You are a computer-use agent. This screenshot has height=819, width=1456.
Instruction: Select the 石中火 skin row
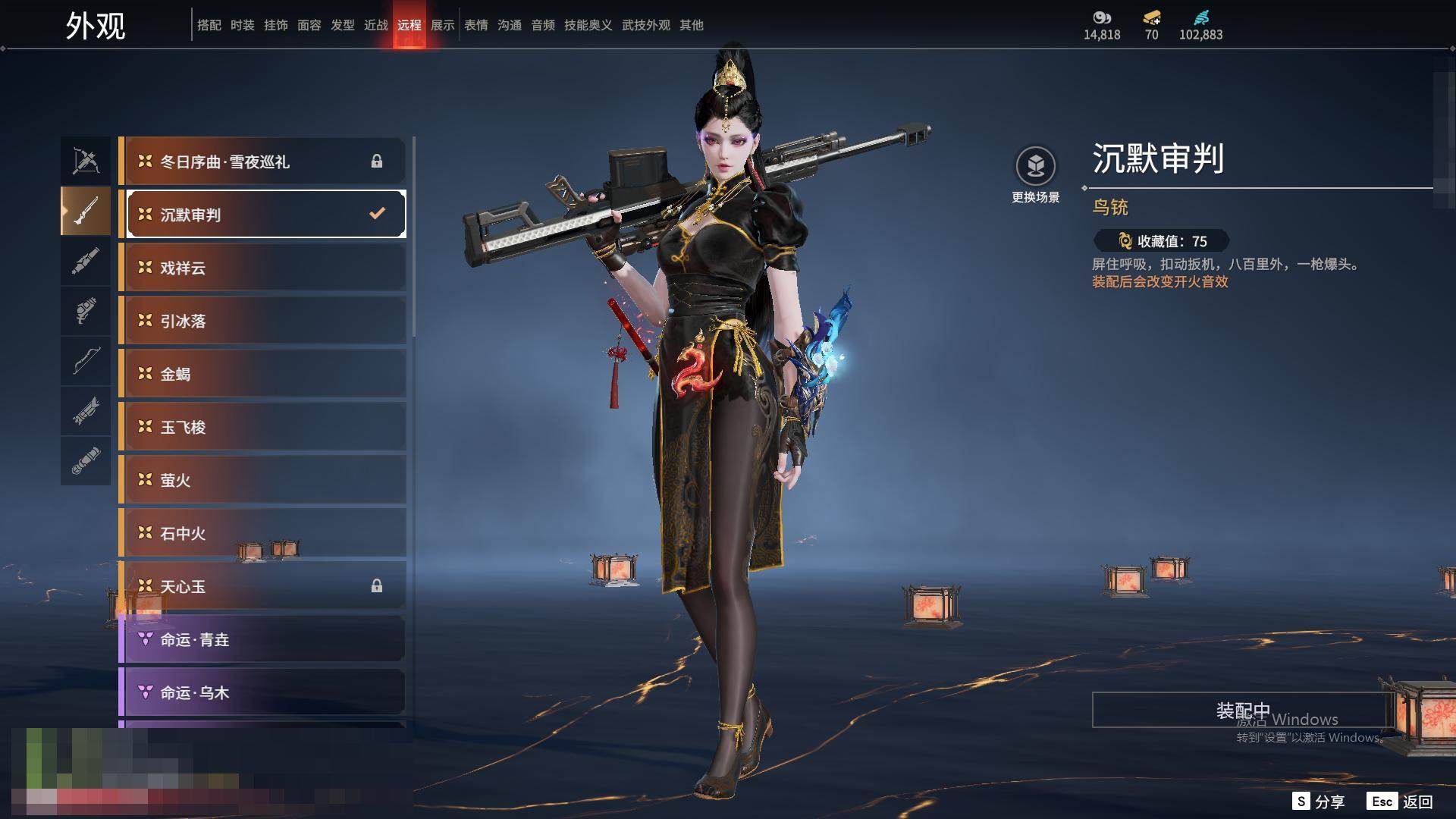(x=262, y=533)
